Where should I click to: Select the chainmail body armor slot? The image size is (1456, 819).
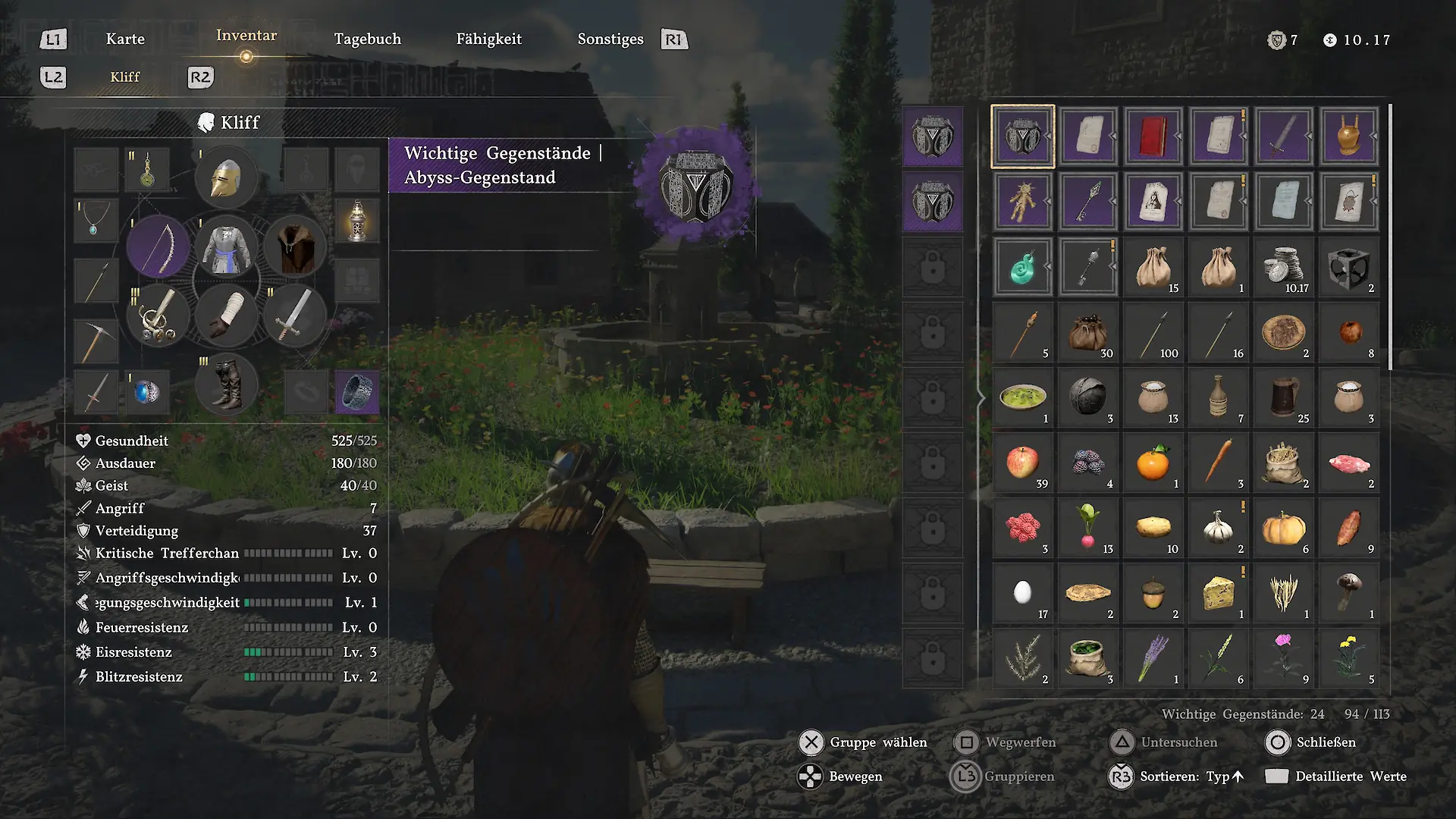226,247
